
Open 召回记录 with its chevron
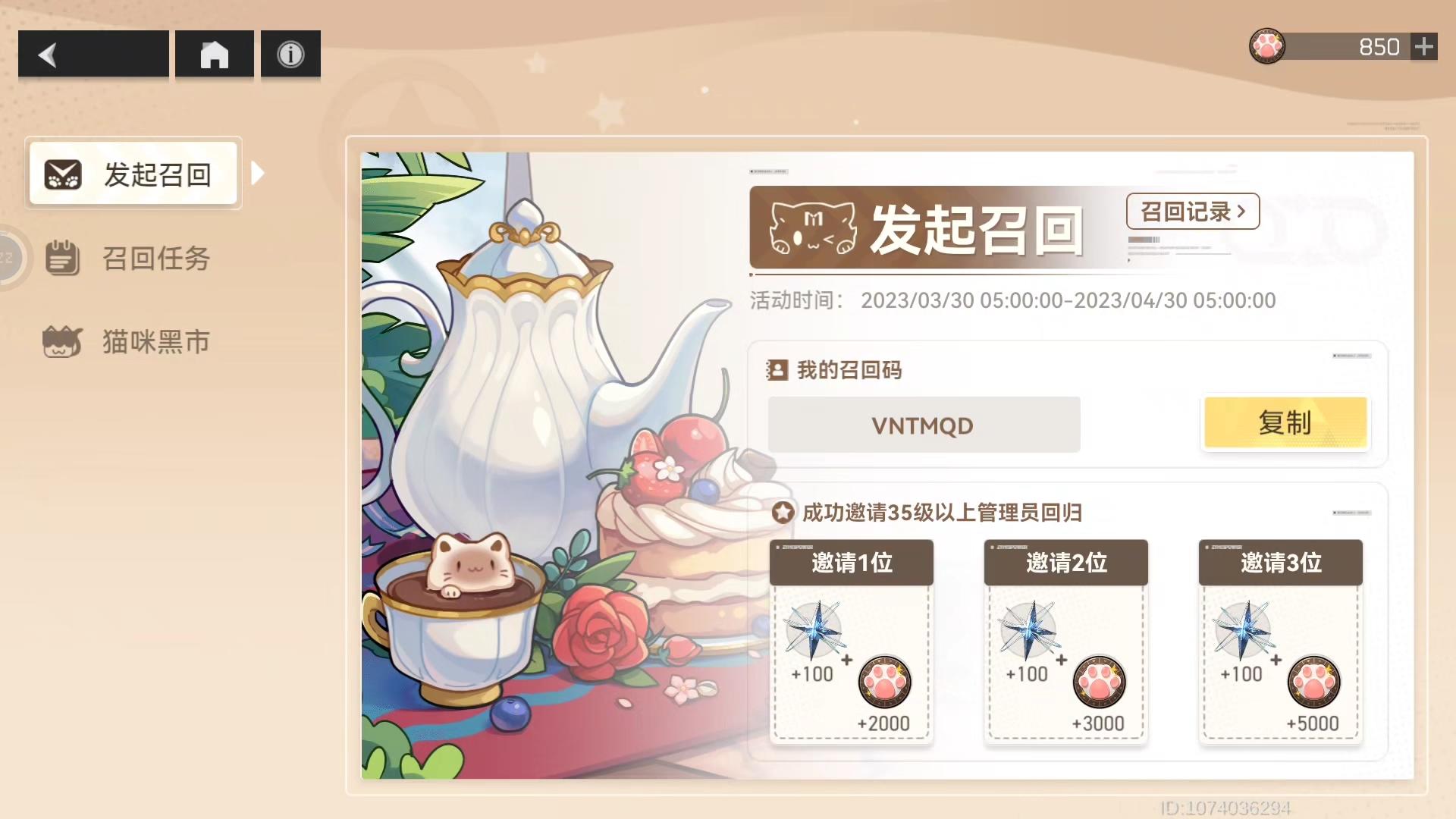[x=1191, y=212]
